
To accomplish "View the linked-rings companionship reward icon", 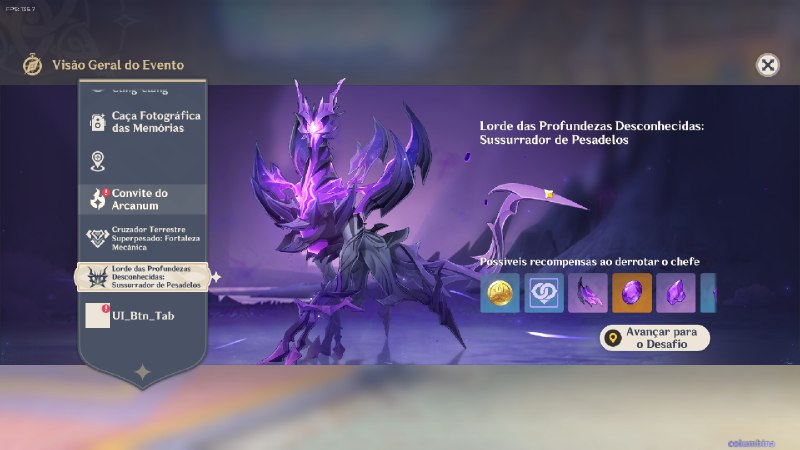I will [x=544, y=293].
